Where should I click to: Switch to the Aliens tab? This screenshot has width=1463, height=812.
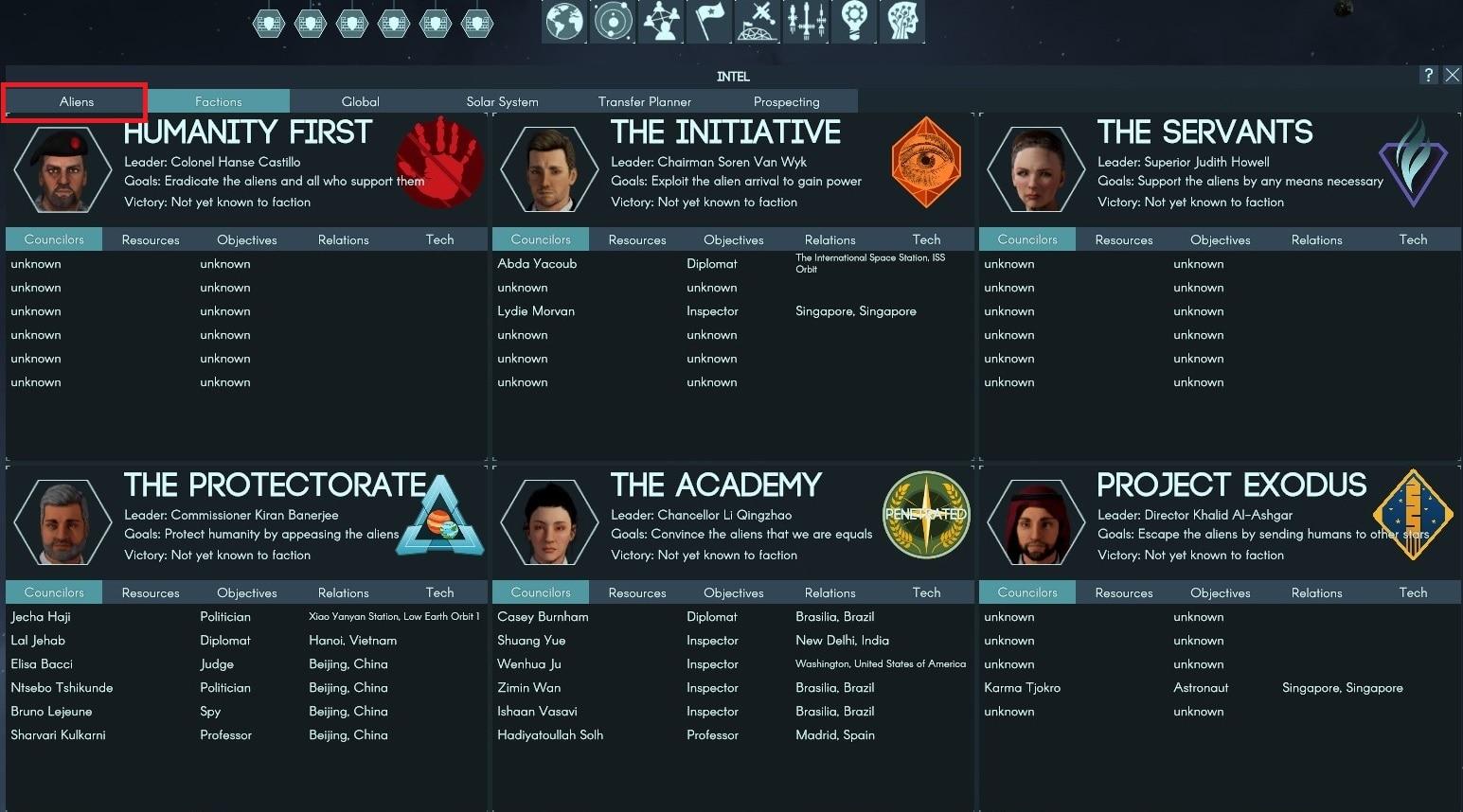click(77, 102)
